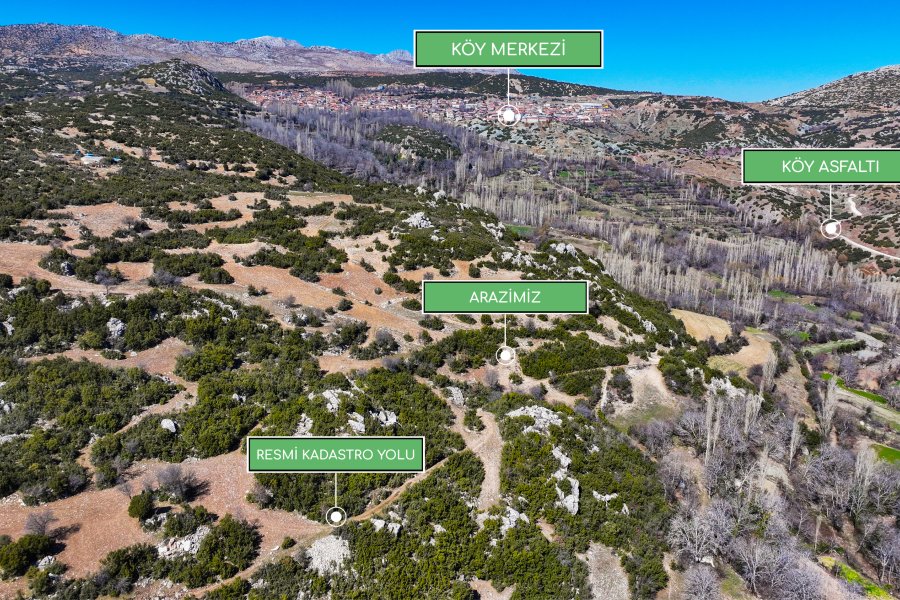Select the round marker under ARAZİMİZ
900x600 pixels.
pos(505,354)
